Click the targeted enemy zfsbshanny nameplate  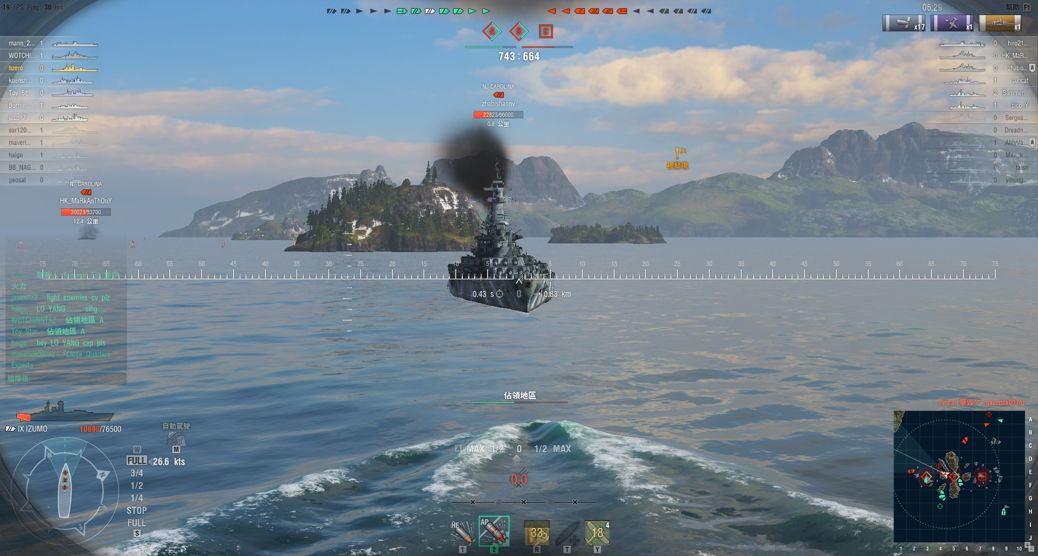tap(498, 104)
